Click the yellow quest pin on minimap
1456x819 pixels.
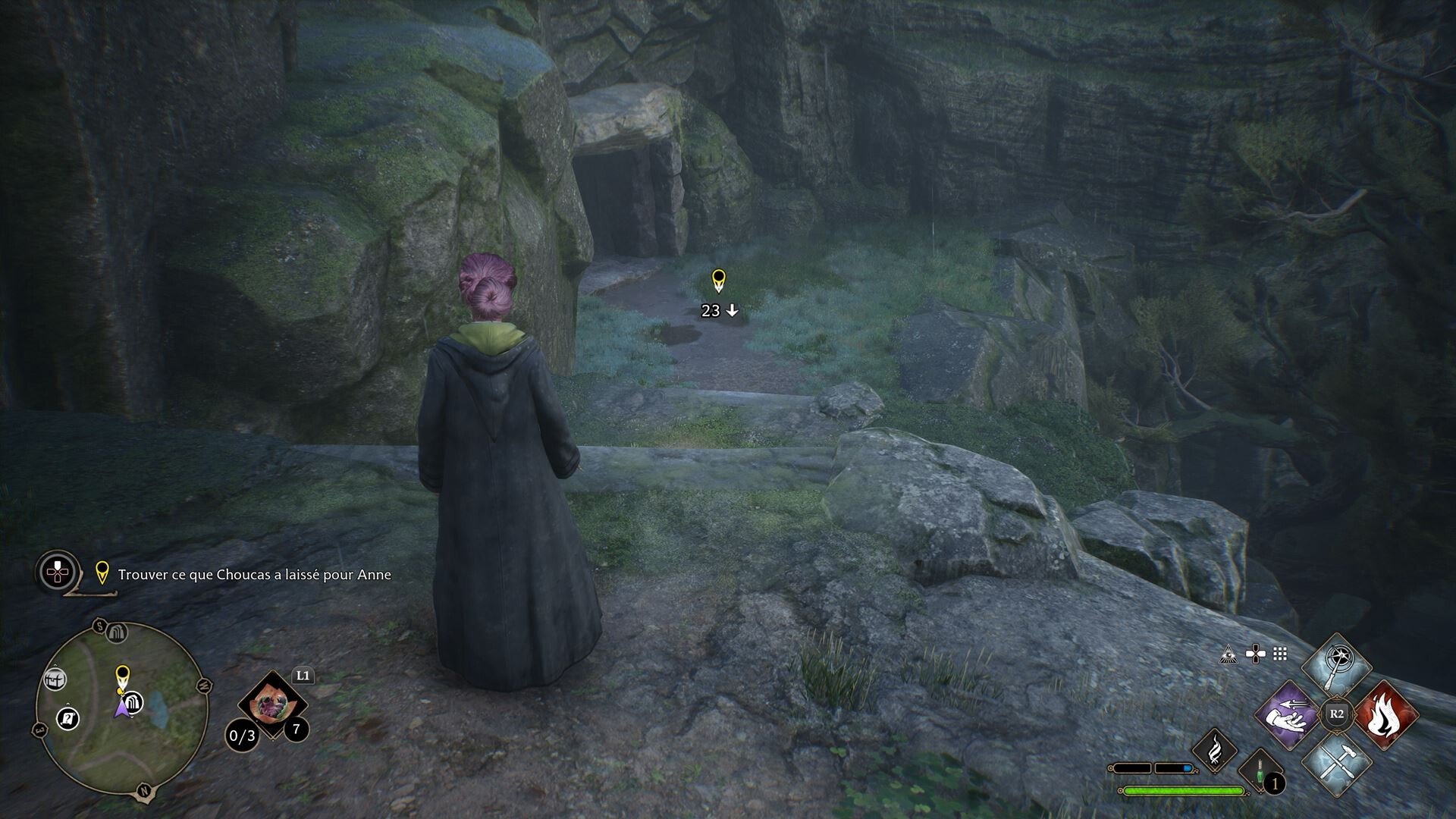[122, 674]
